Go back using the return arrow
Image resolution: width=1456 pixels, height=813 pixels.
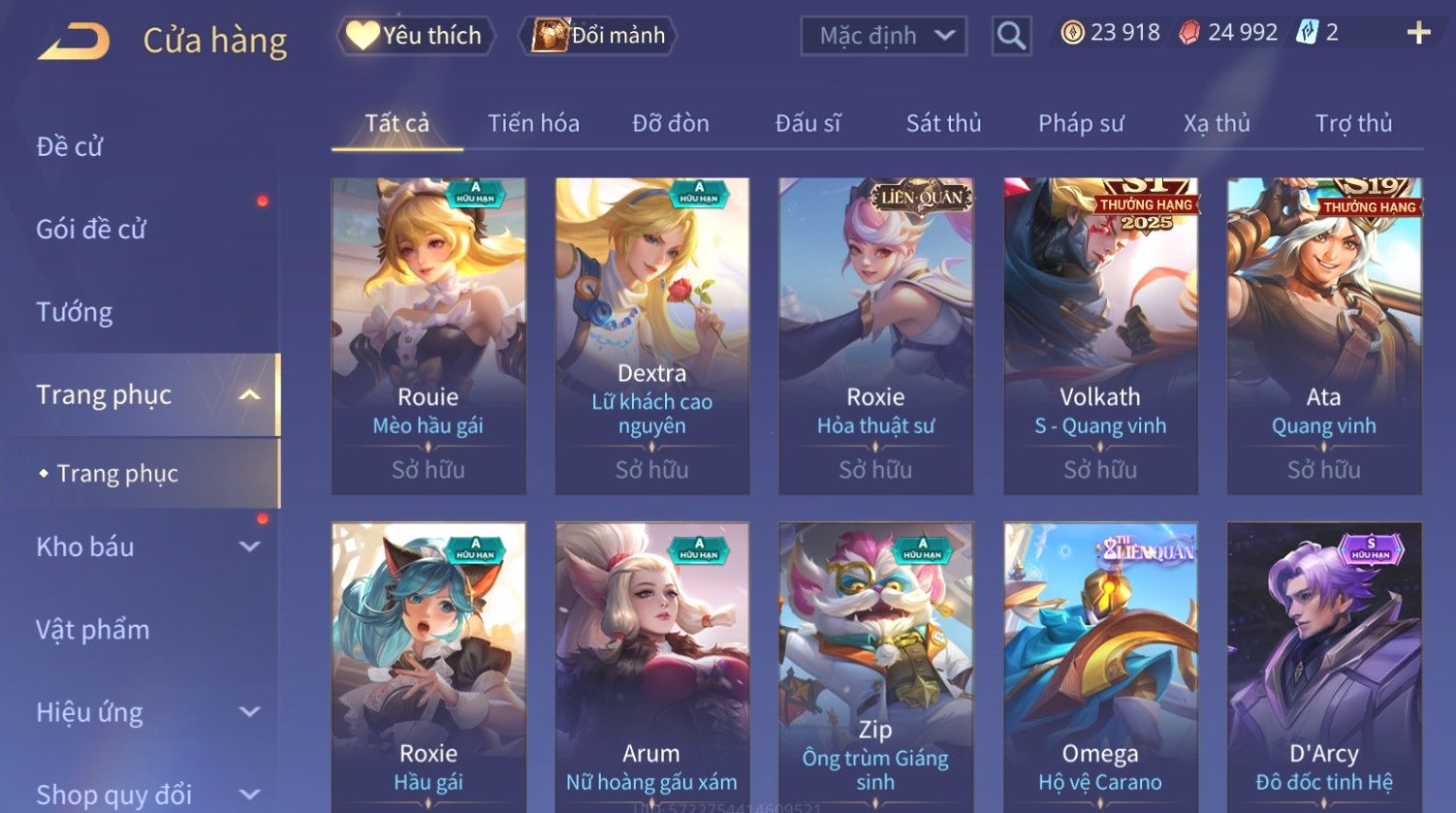(74, 41)
